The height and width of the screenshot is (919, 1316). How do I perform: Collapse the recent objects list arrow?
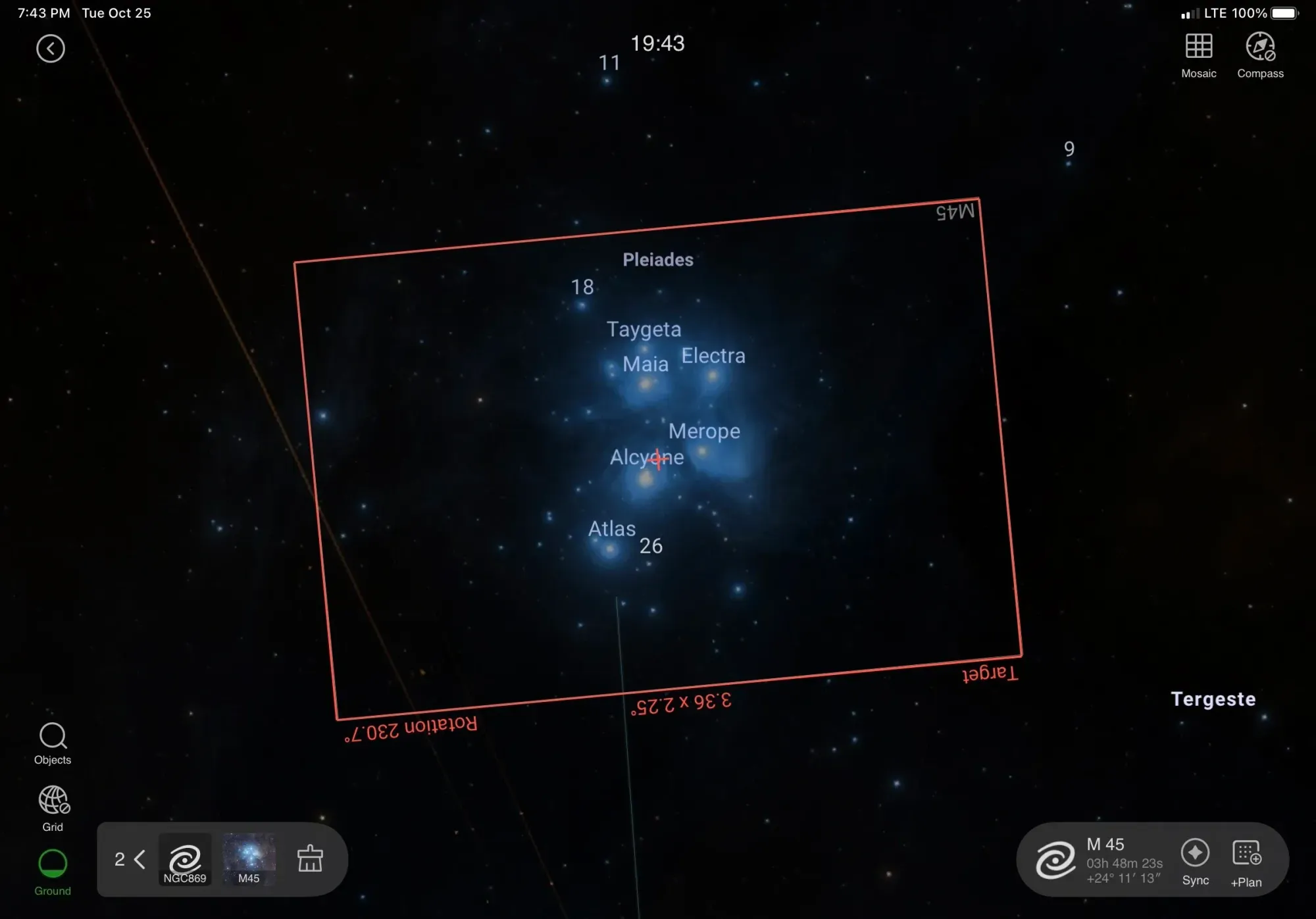139,859
